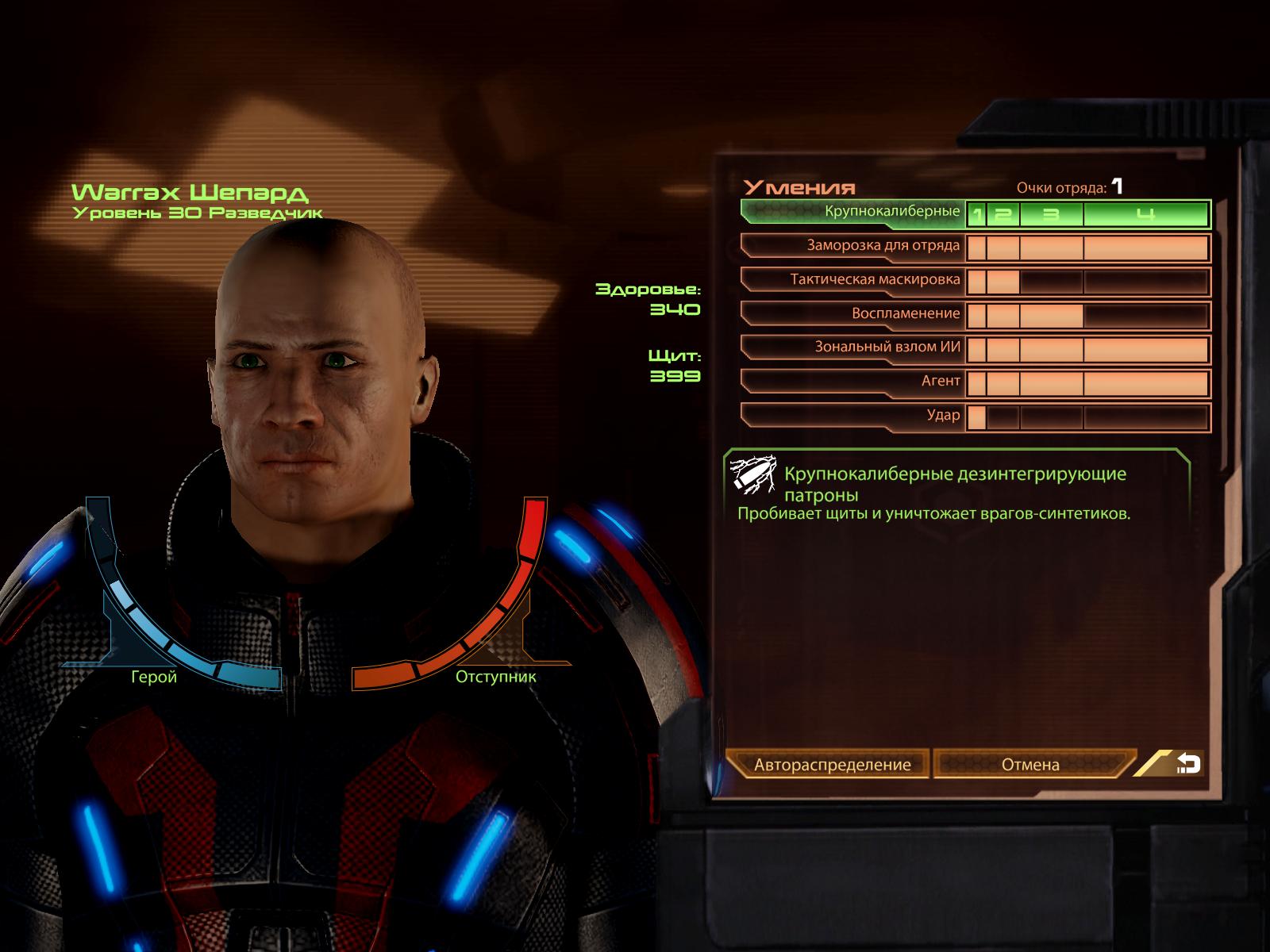Choose the Агент passive skill
This screenshot has width=1270, height=952.
point(853,382)
